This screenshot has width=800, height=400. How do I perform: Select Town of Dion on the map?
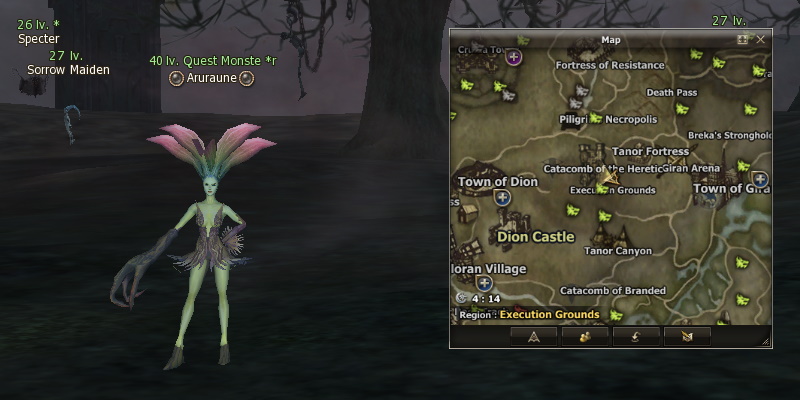[497, 182]
